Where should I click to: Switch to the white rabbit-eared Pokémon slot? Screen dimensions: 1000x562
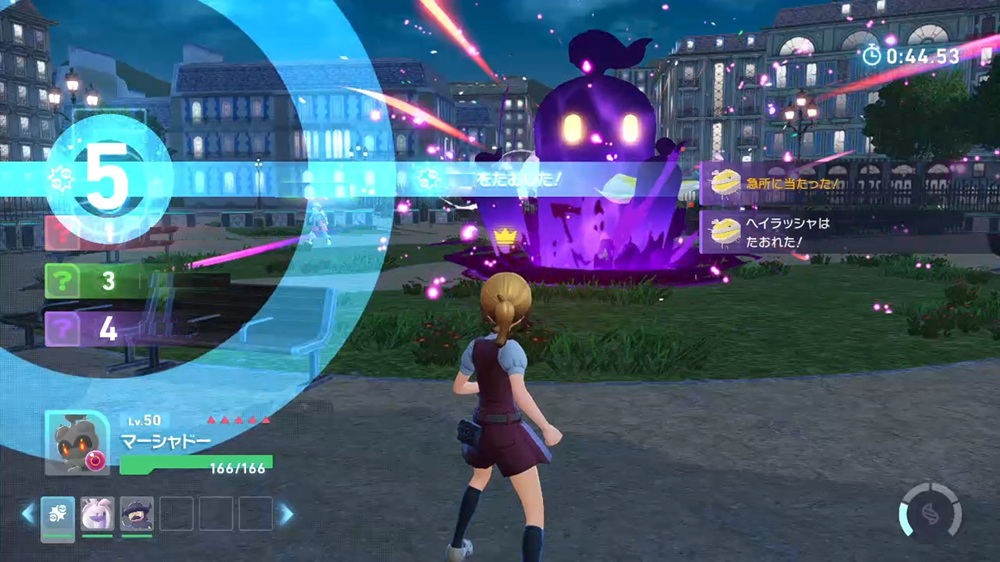point(97,514)
